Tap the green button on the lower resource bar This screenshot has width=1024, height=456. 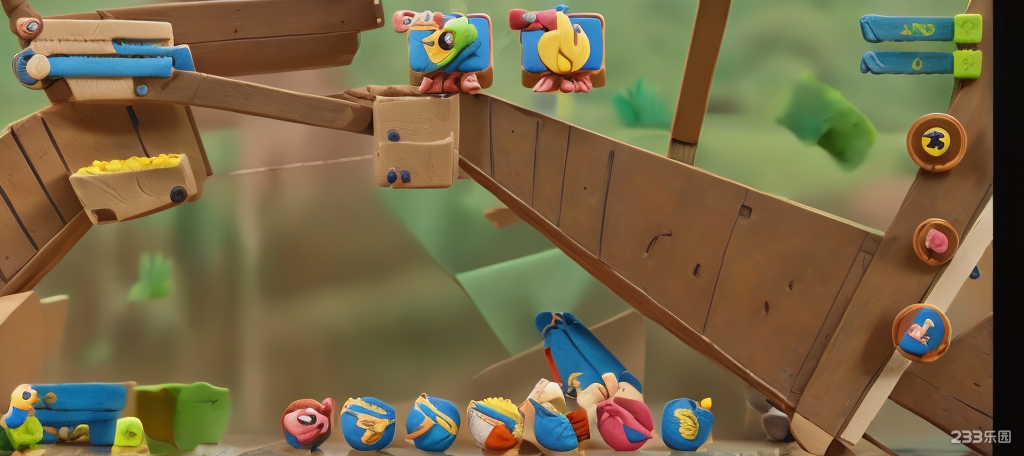tap(967, 64)
